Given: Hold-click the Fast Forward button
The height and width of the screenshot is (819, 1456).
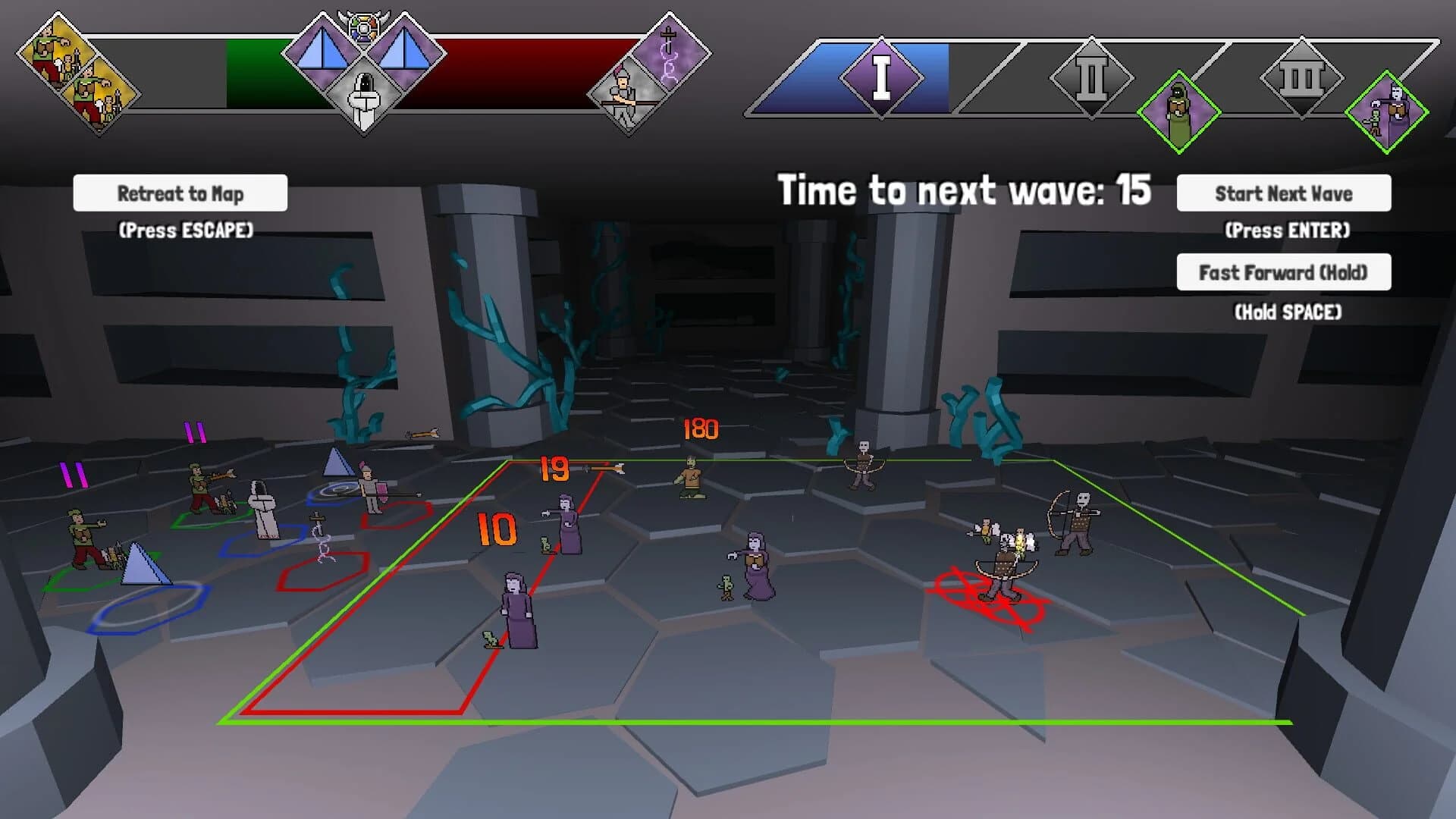Looking at the screenshot, I should click(x=1283, y=271).
